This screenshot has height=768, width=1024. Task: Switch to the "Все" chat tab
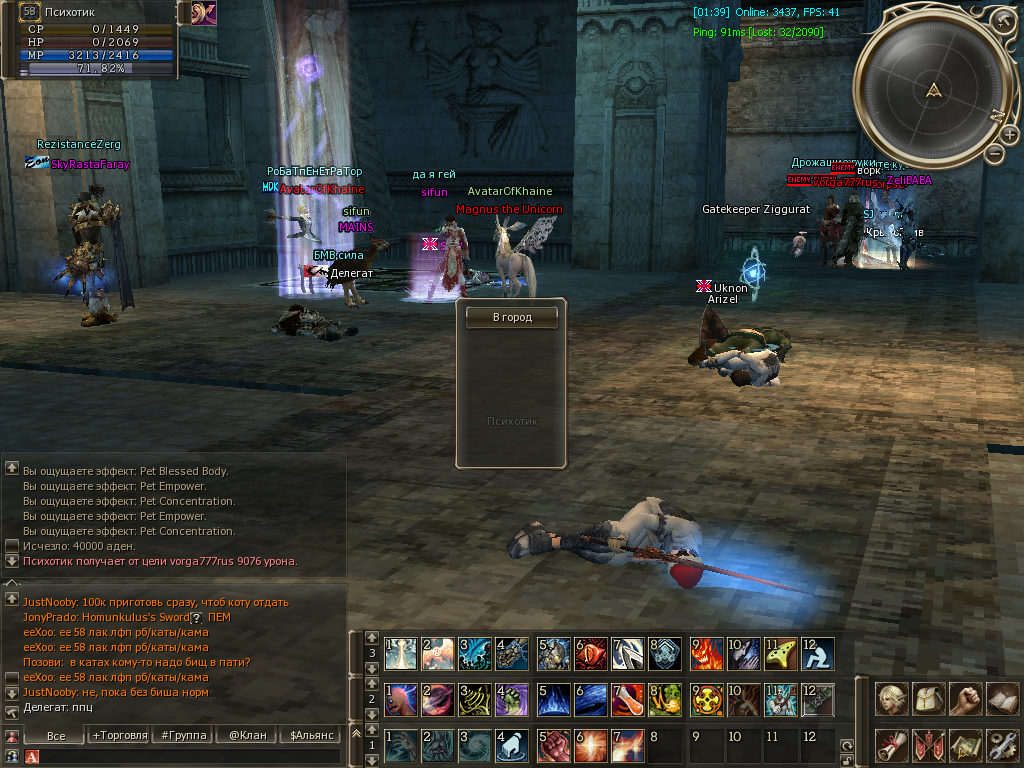click(x=55, y=735)
